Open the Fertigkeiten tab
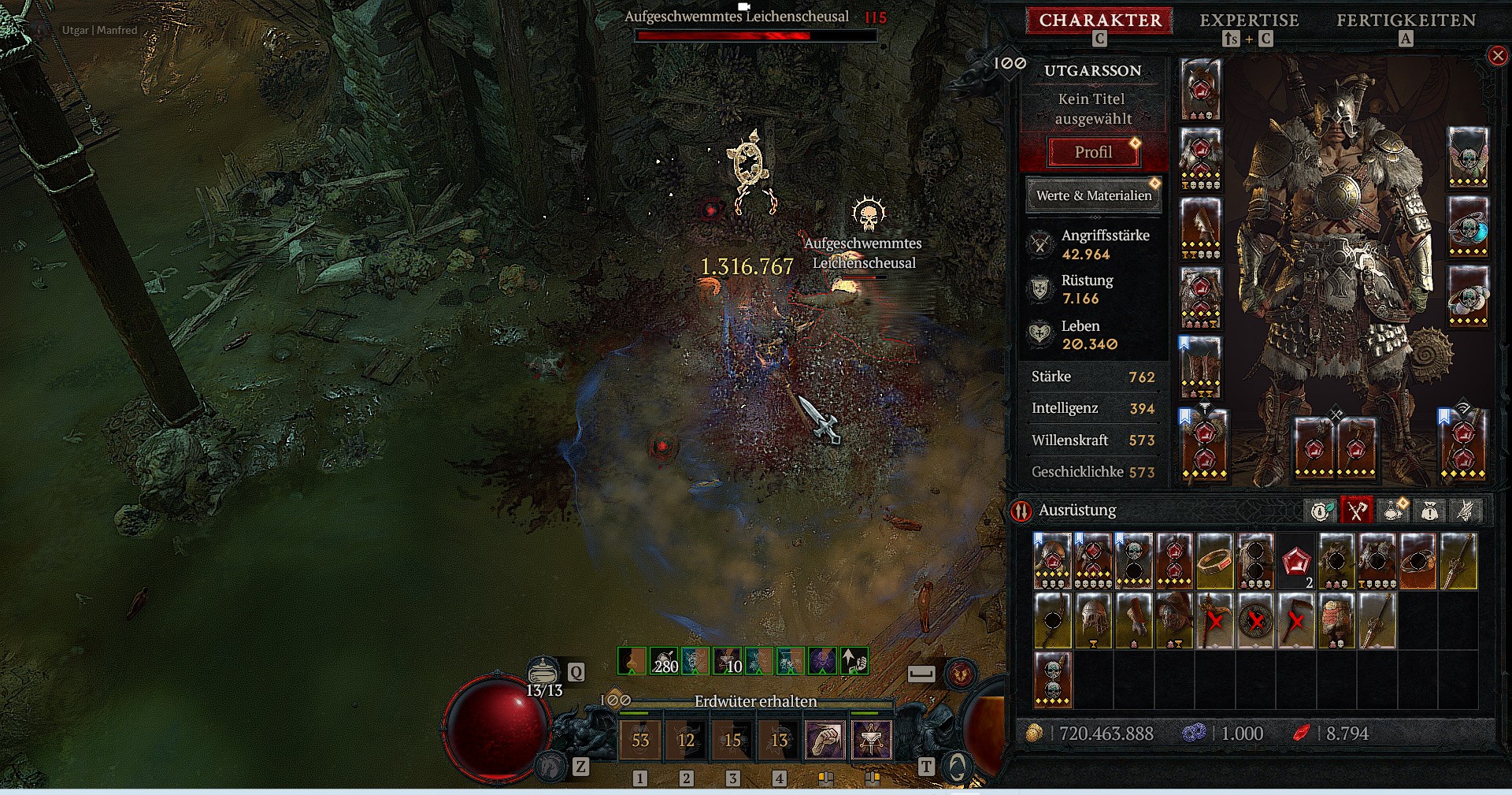The width and height of the screenshot is (1512, 795). tap(1406, 20)
